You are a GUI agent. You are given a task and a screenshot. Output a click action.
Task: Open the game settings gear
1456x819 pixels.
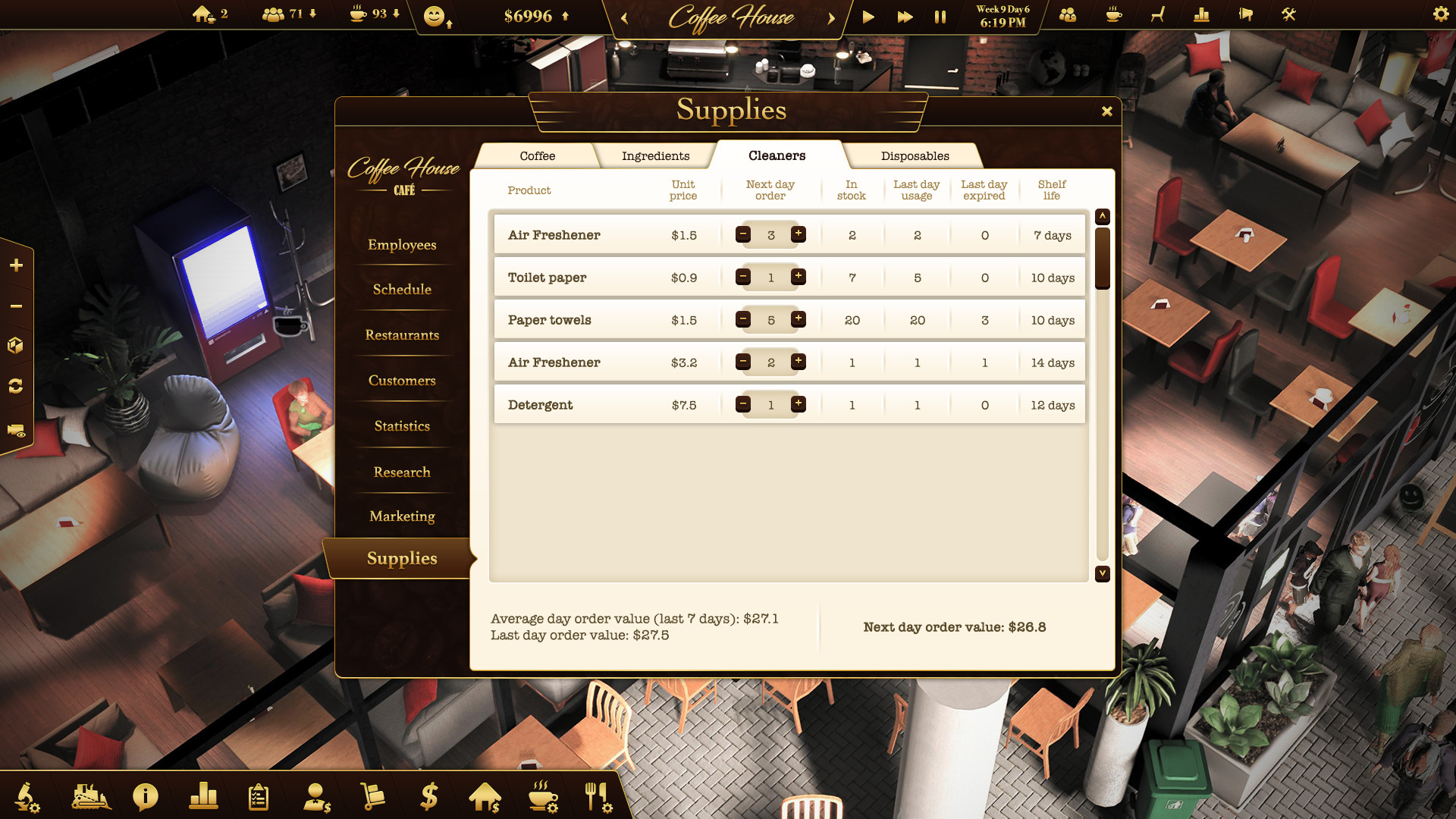[1440, 14]
